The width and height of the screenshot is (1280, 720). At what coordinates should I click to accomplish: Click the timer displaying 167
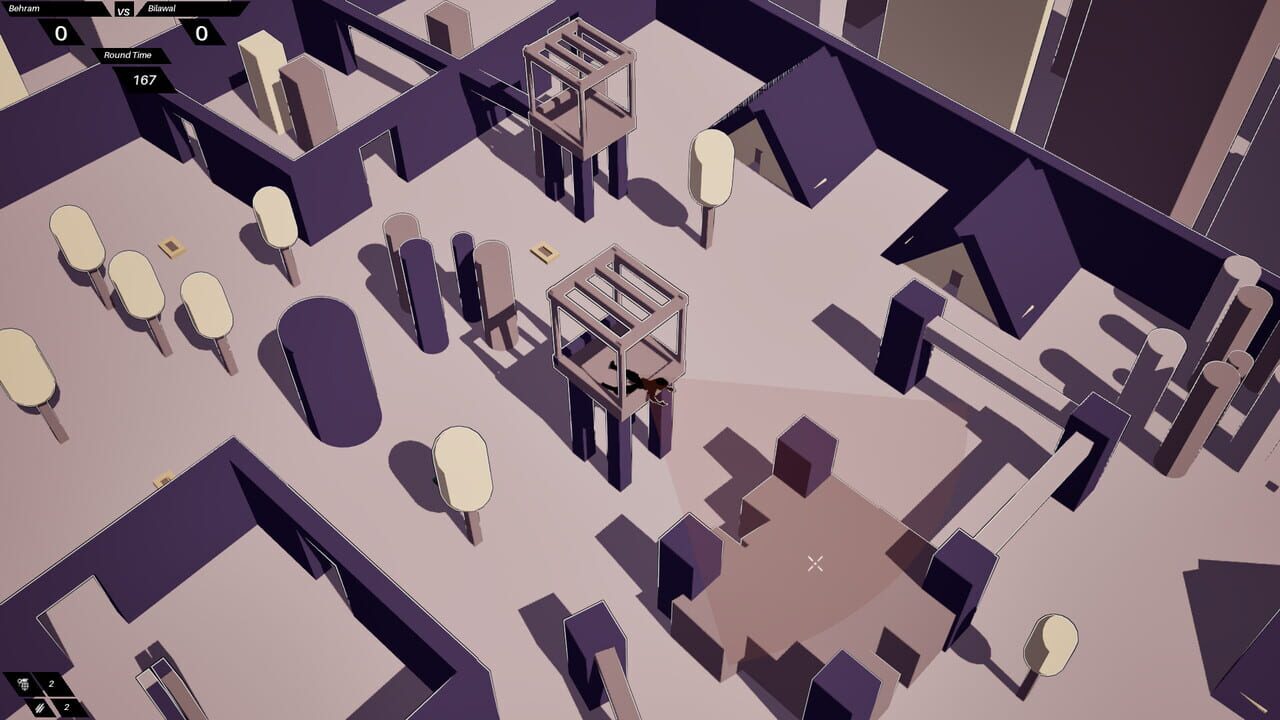point(145,79)
